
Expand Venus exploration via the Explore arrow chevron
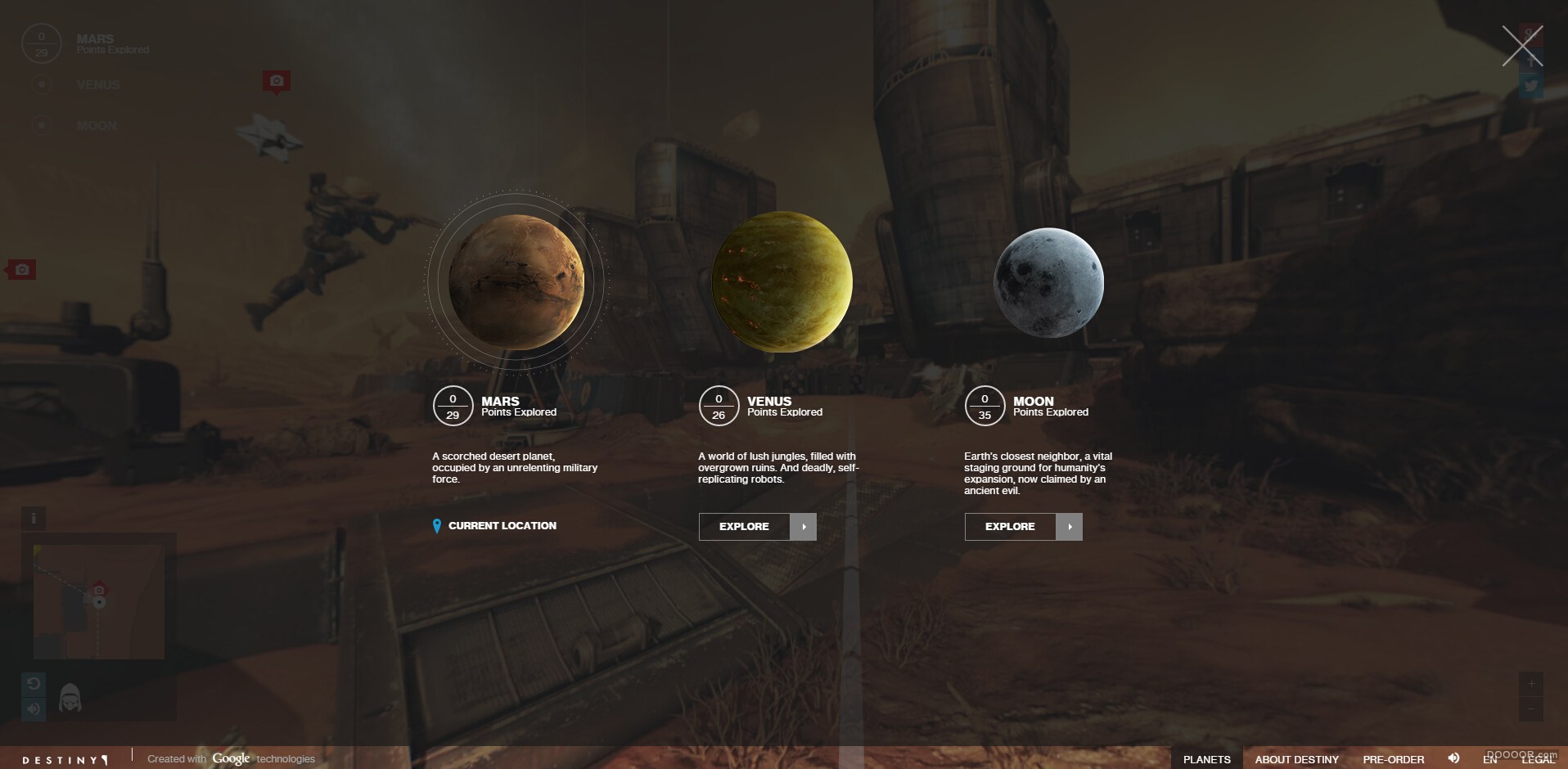point(803,527)
